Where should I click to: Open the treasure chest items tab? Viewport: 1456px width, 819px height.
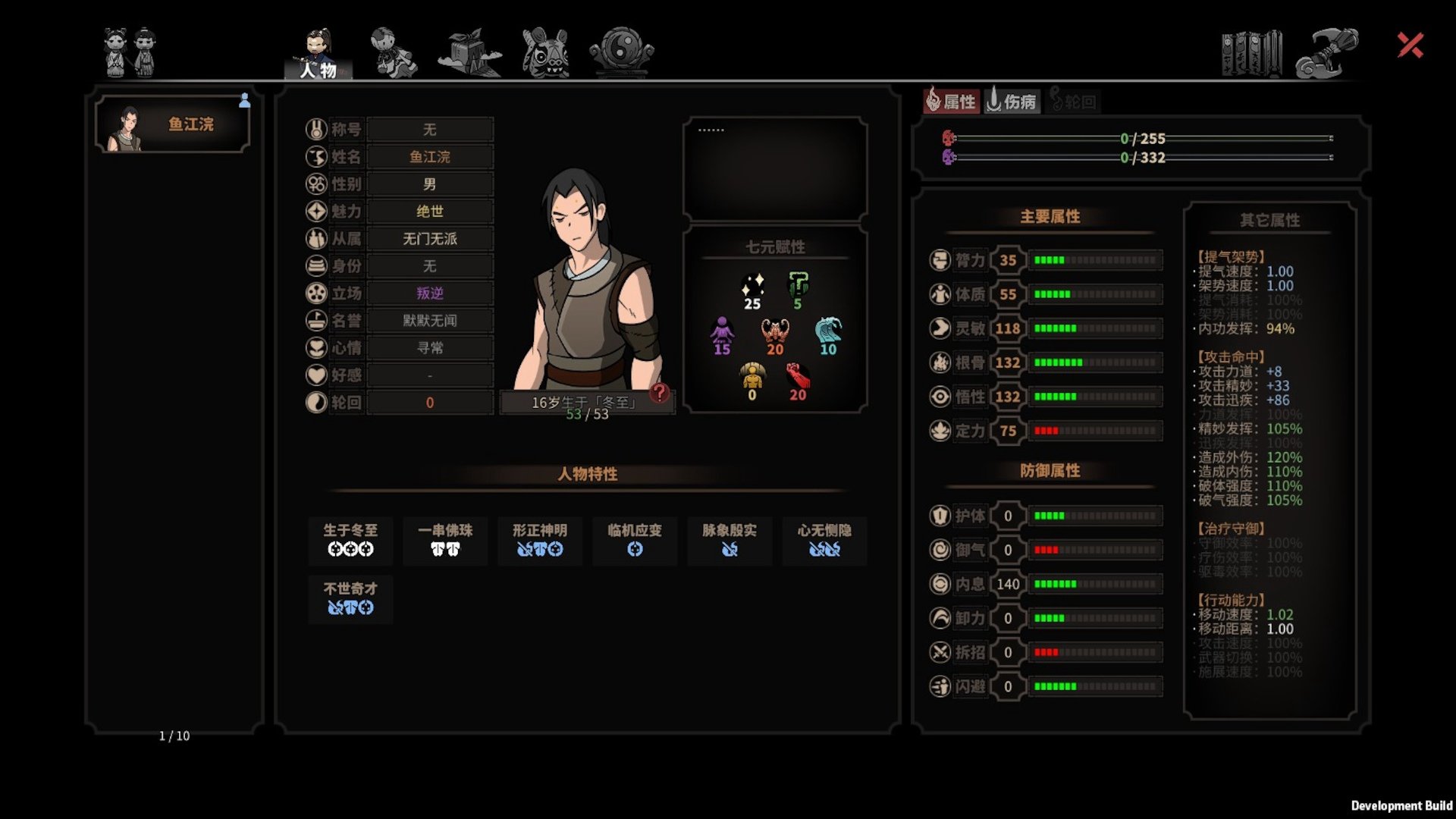click(469, 52)
